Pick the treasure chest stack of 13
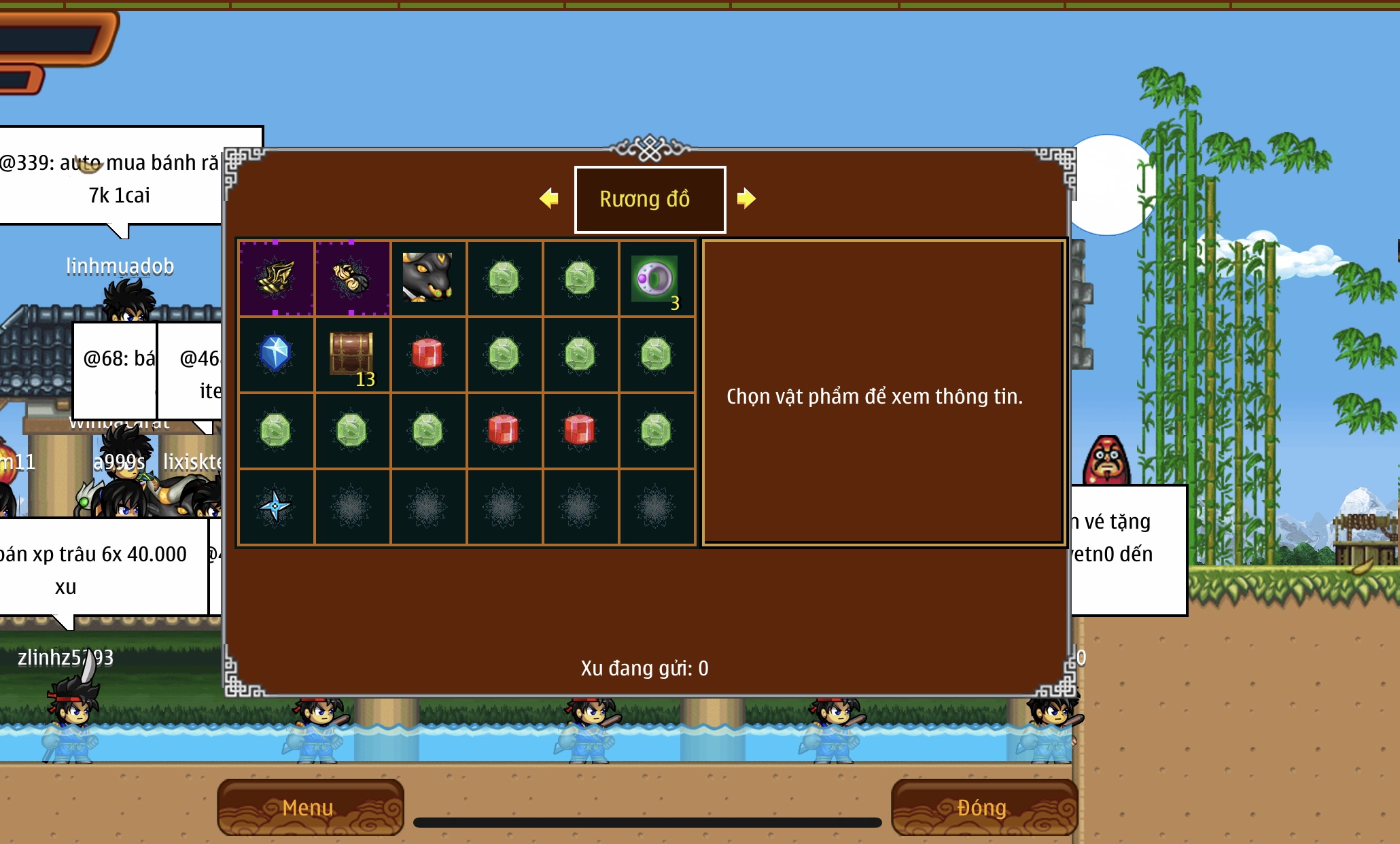This screenshot has height=844, width=1400. click(x=351, y=354)
